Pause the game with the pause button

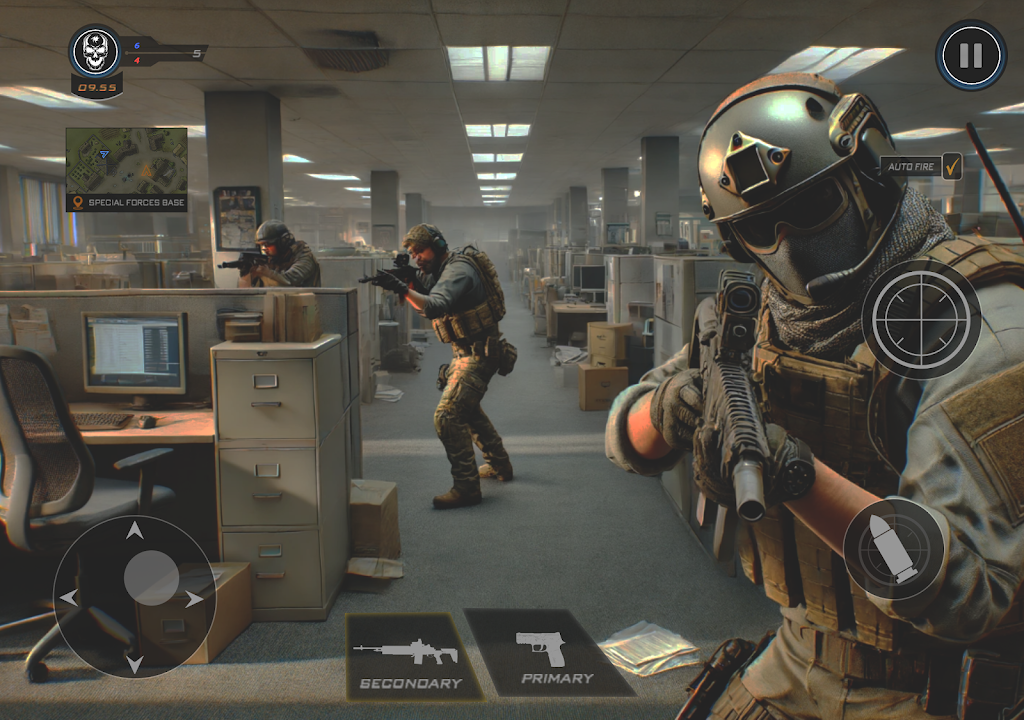pyautogui.click(x=971, y=55)
